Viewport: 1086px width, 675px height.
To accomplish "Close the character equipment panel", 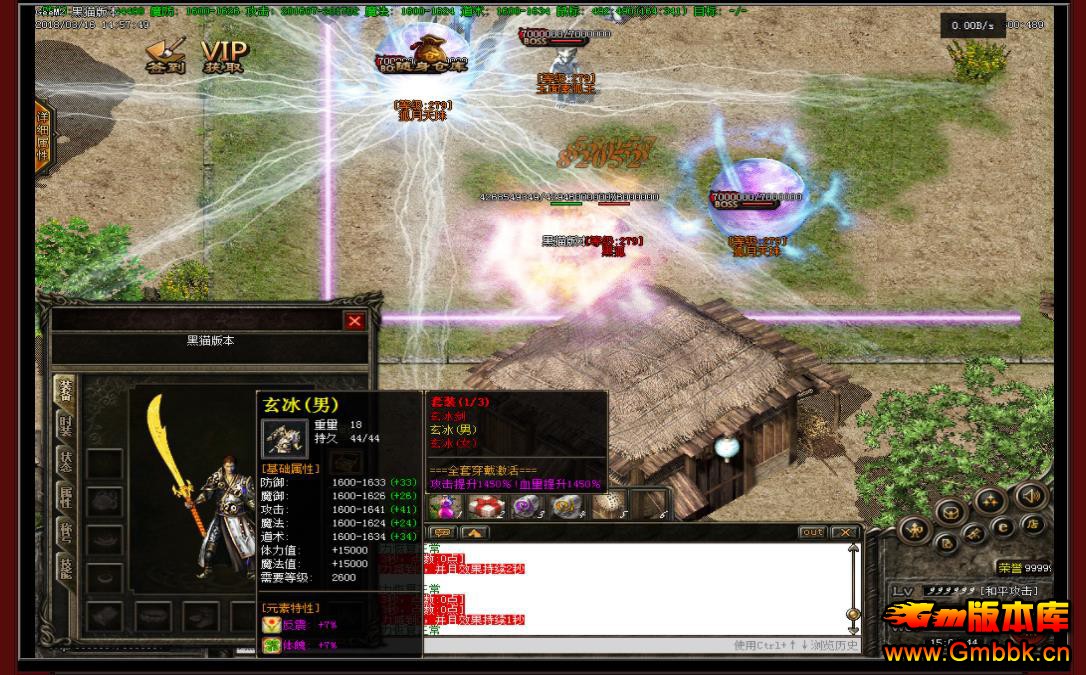I will (x=354, y=321).
